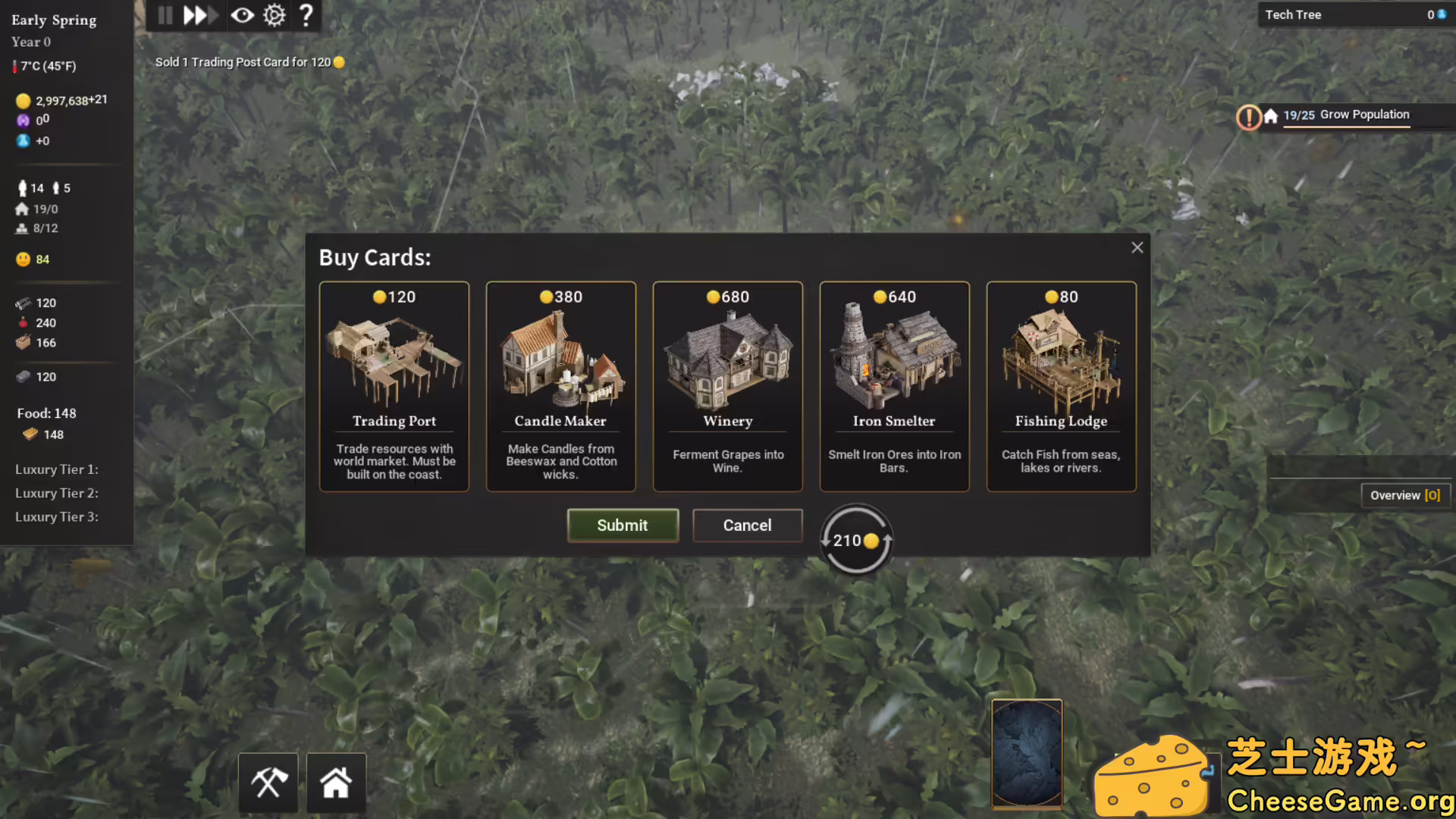
Task: Open the Overview panel
Action: click(1404, 494)
